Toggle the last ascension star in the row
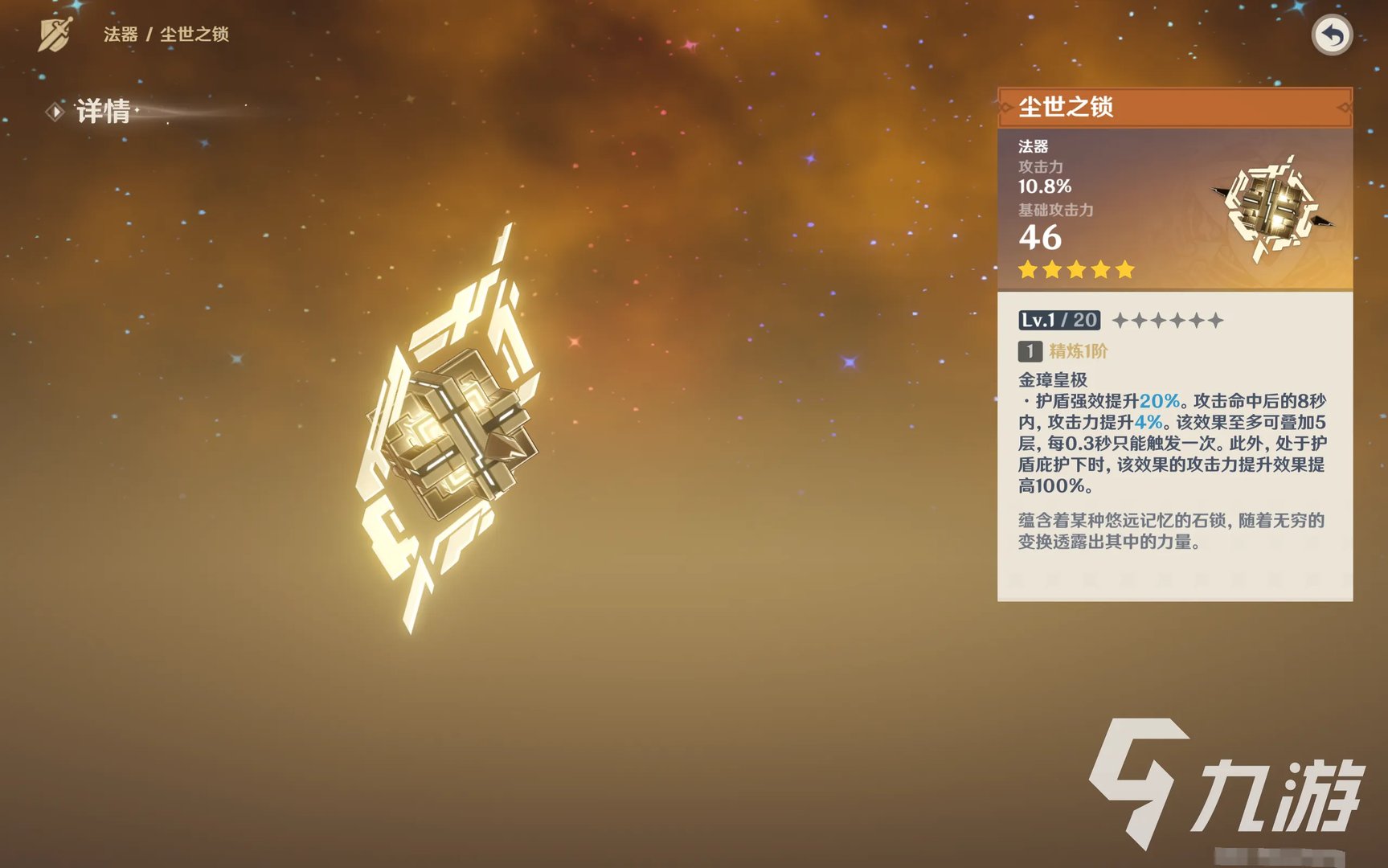This screenshot has width=1388, height=868. click(1216, 320)
